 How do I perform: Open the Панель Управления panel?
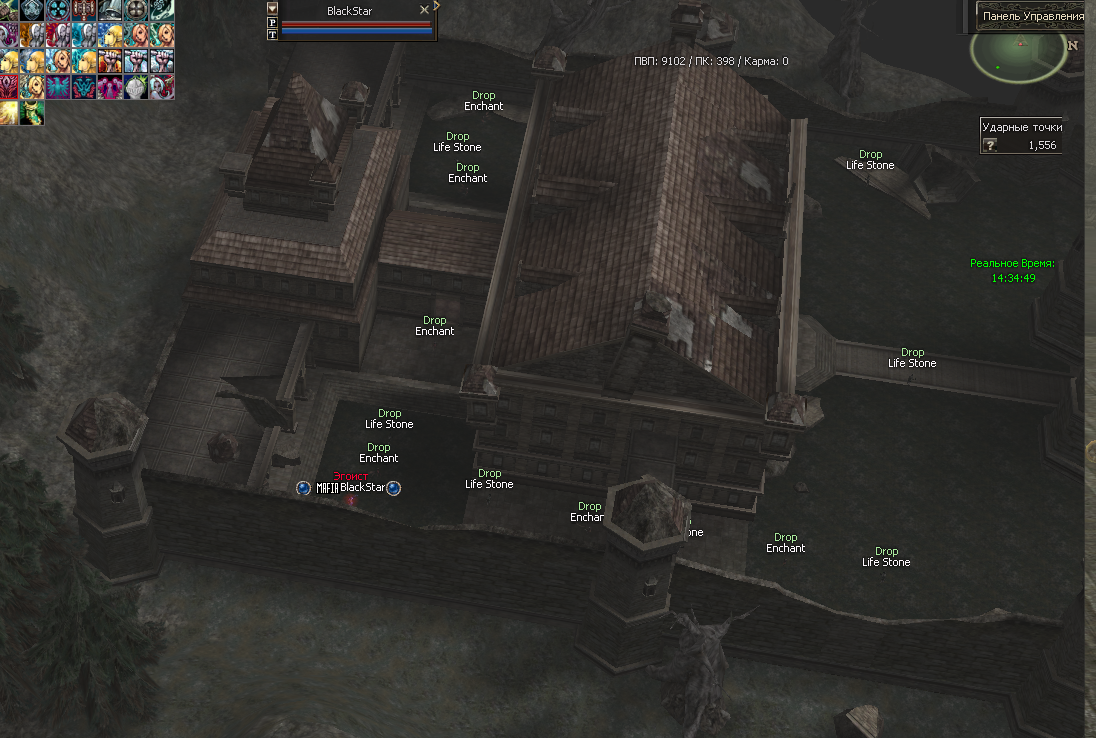[x=1033, y=16]
